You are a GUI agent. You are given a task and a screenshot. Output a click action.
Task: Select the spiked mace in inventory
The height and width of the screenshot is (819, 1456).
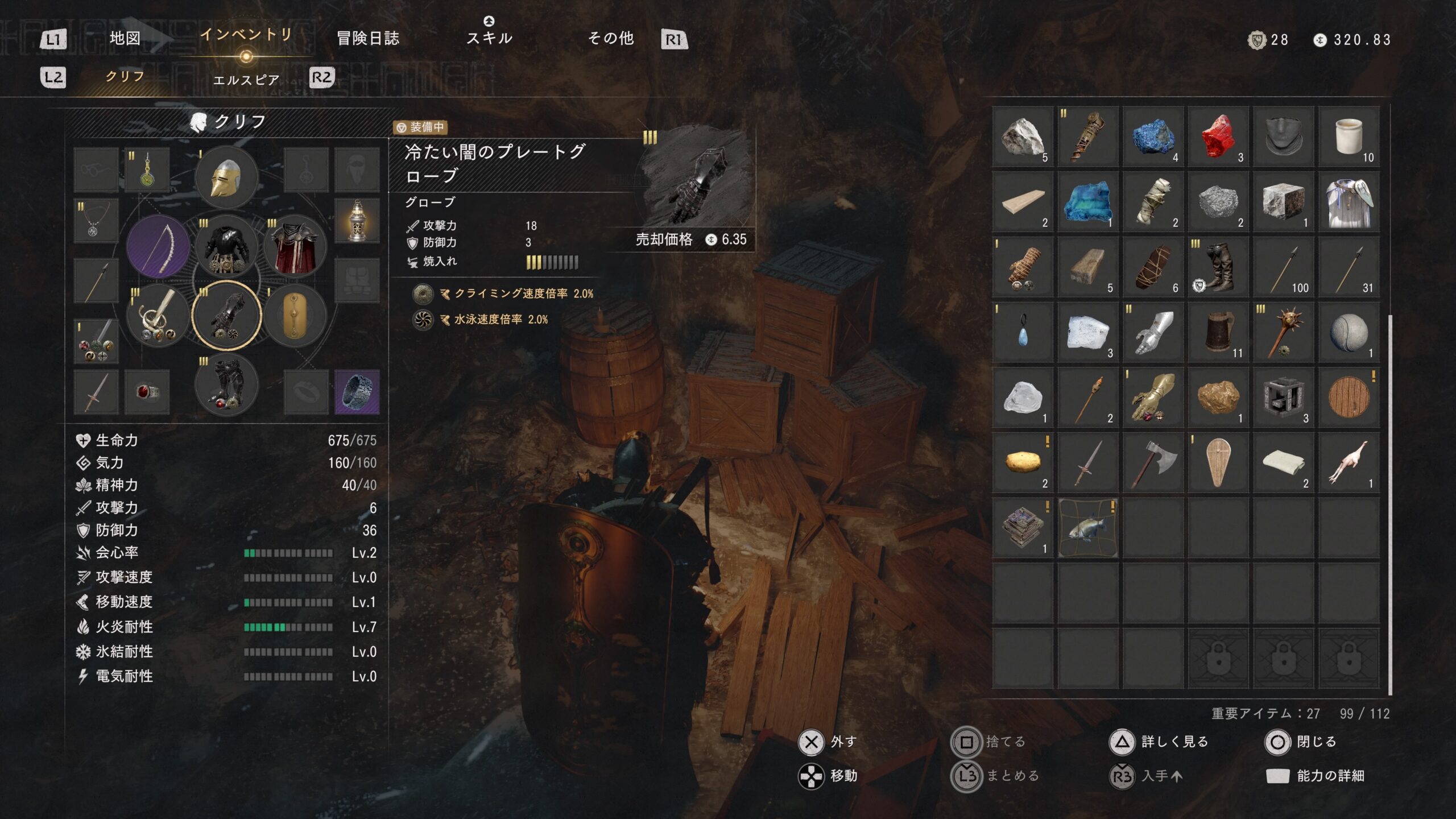coord(1283,332)
